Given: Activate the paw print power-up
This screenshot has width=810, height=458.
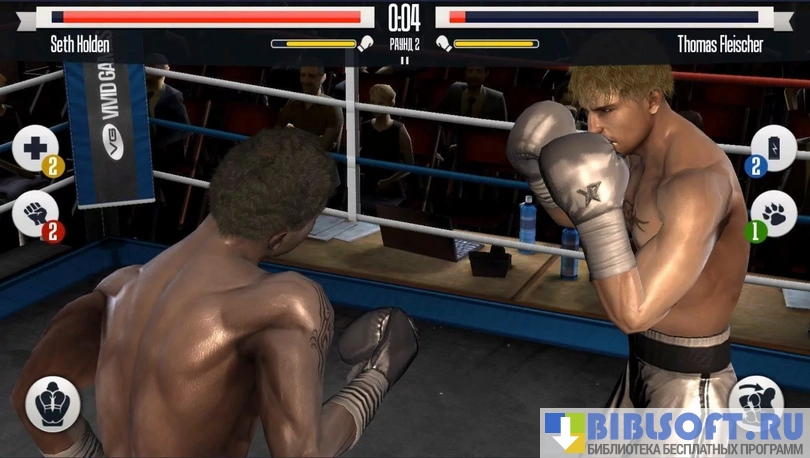Looking at the screenshot, I should (x=773, y=213).
